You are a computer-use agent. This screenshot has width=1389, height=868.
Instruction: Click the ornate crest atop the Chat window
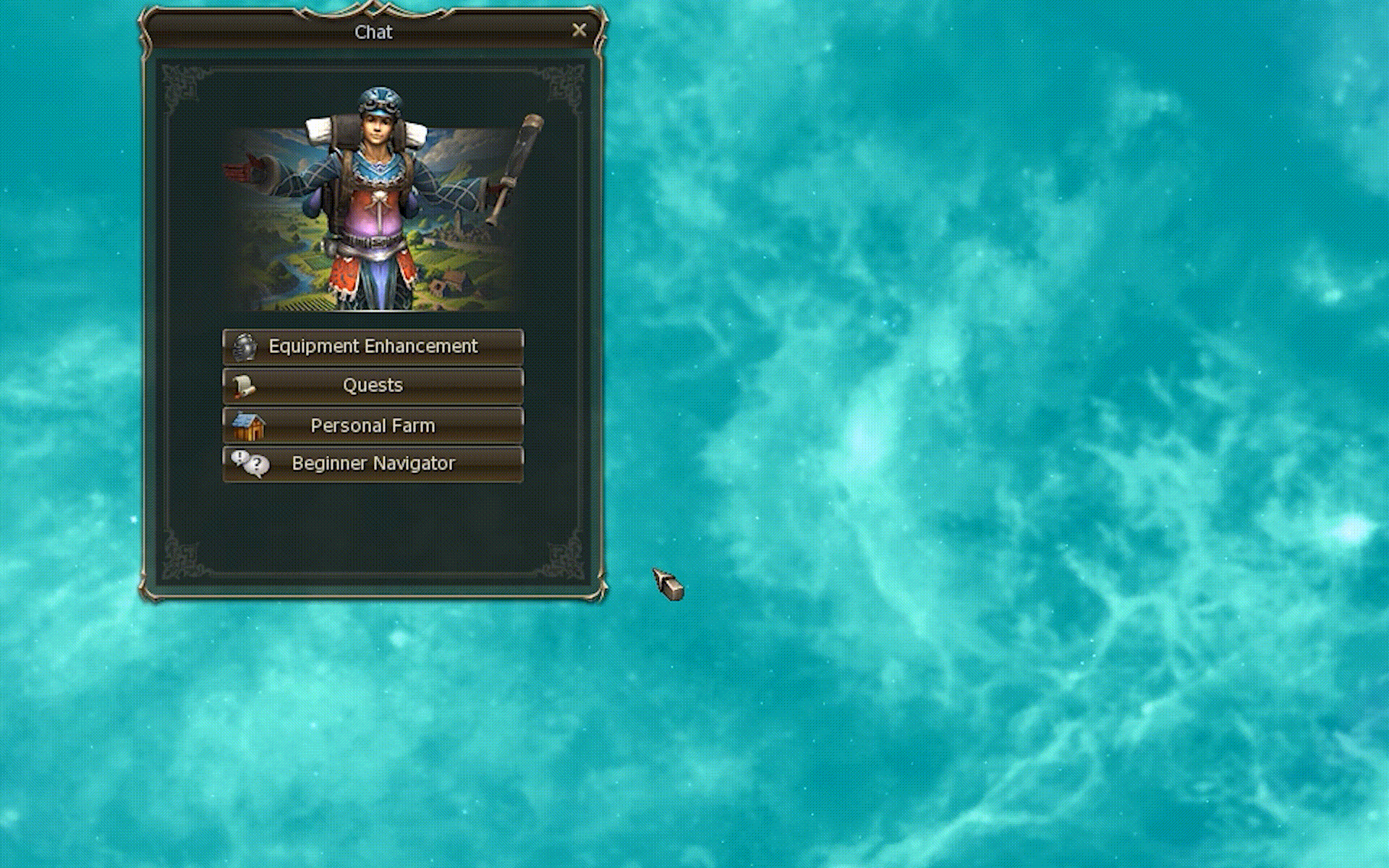click(373, 9)
